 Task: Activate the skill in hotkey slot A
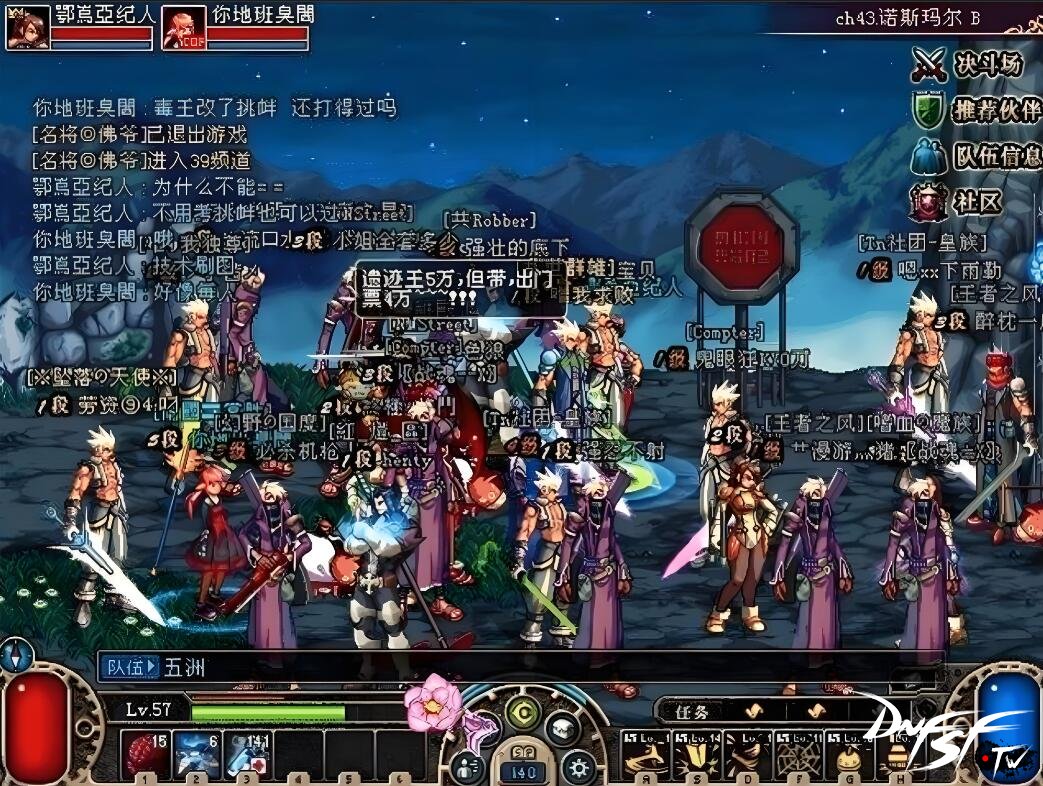645,753
